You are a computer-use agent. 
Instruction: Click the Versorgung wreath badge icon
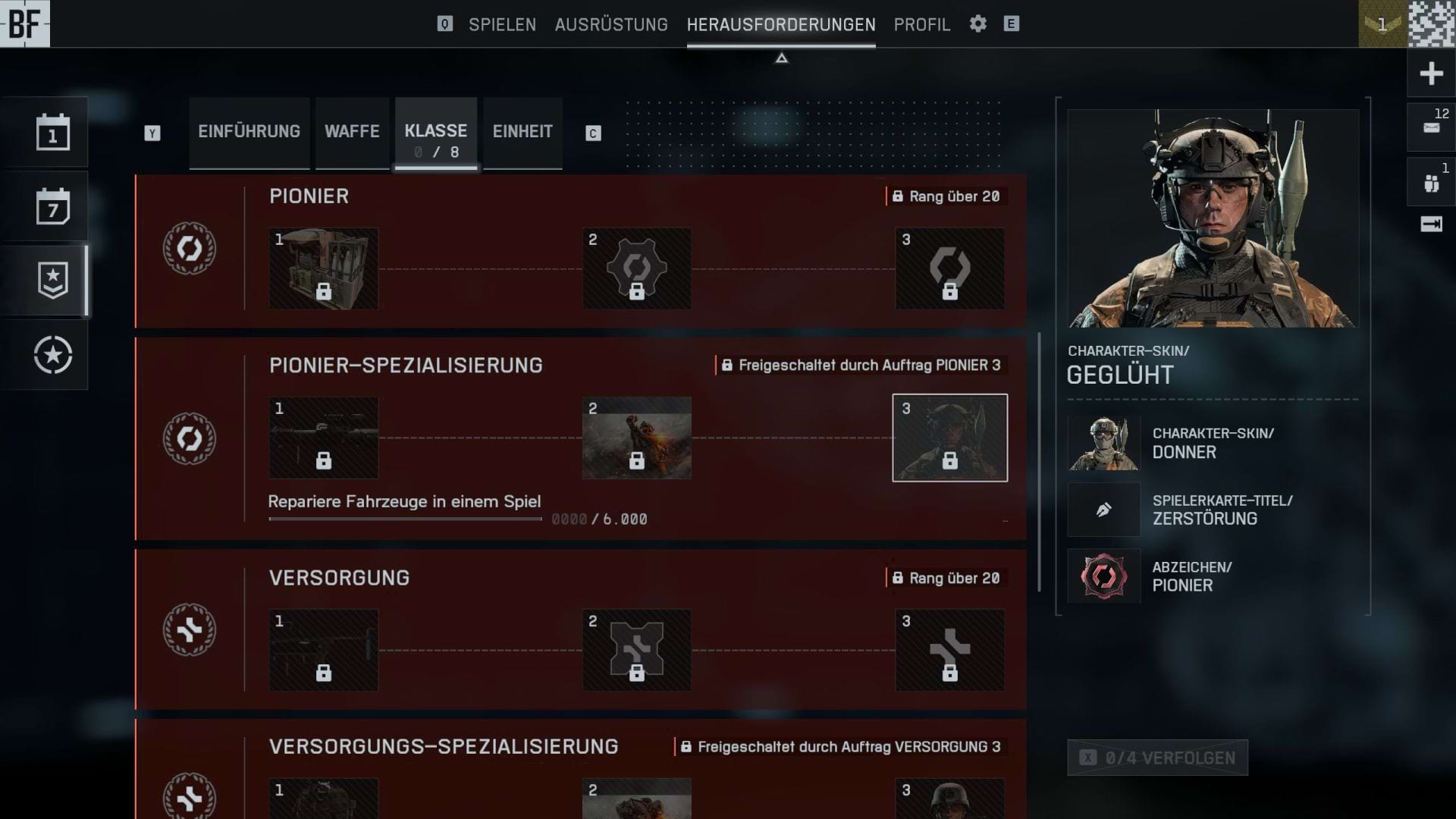pyautogui.click(x=189, y=631)
